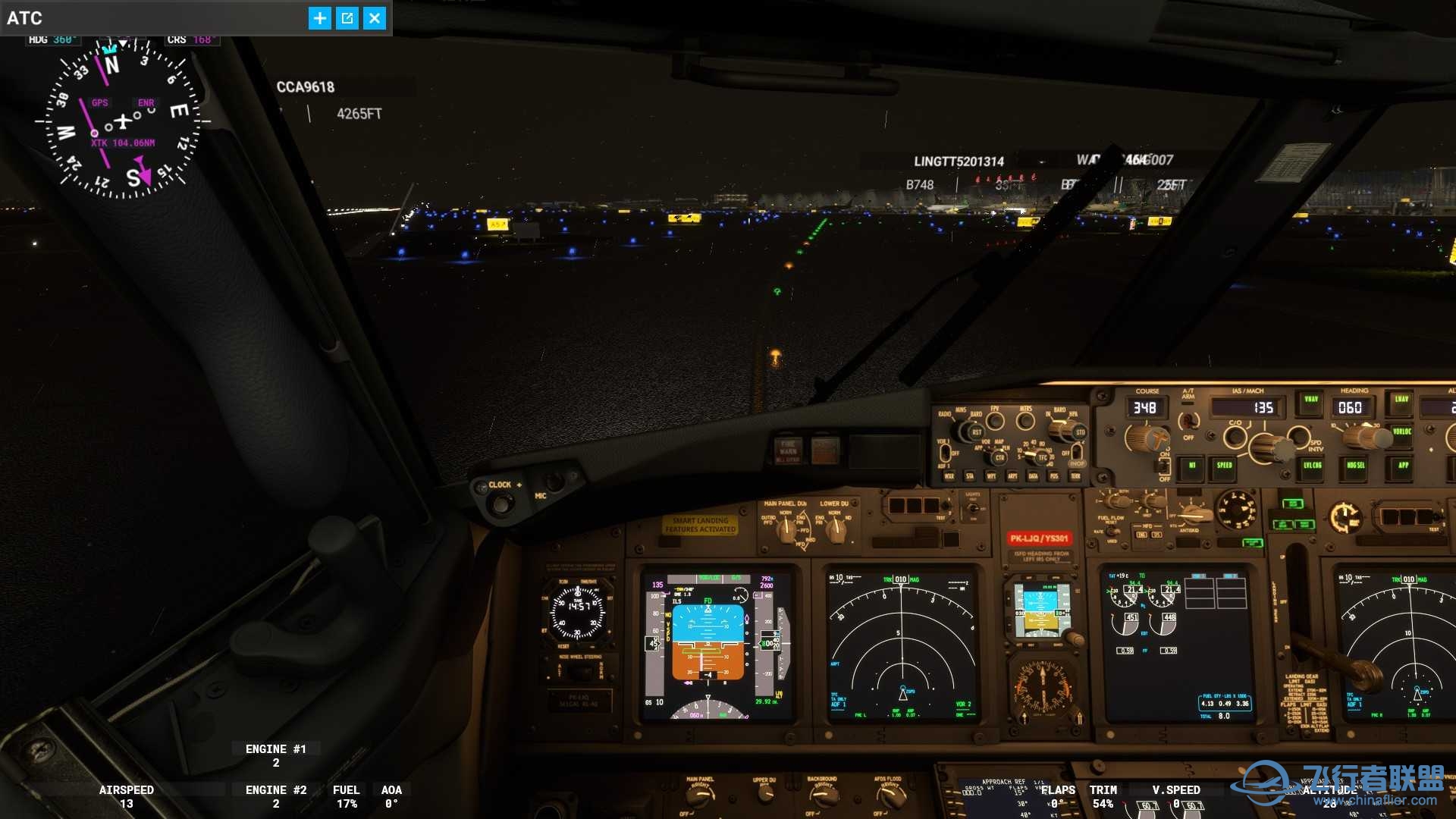This screenshot has height=819, width=1456.
Task: Pop out the ATC window
Action: (347, 17)
